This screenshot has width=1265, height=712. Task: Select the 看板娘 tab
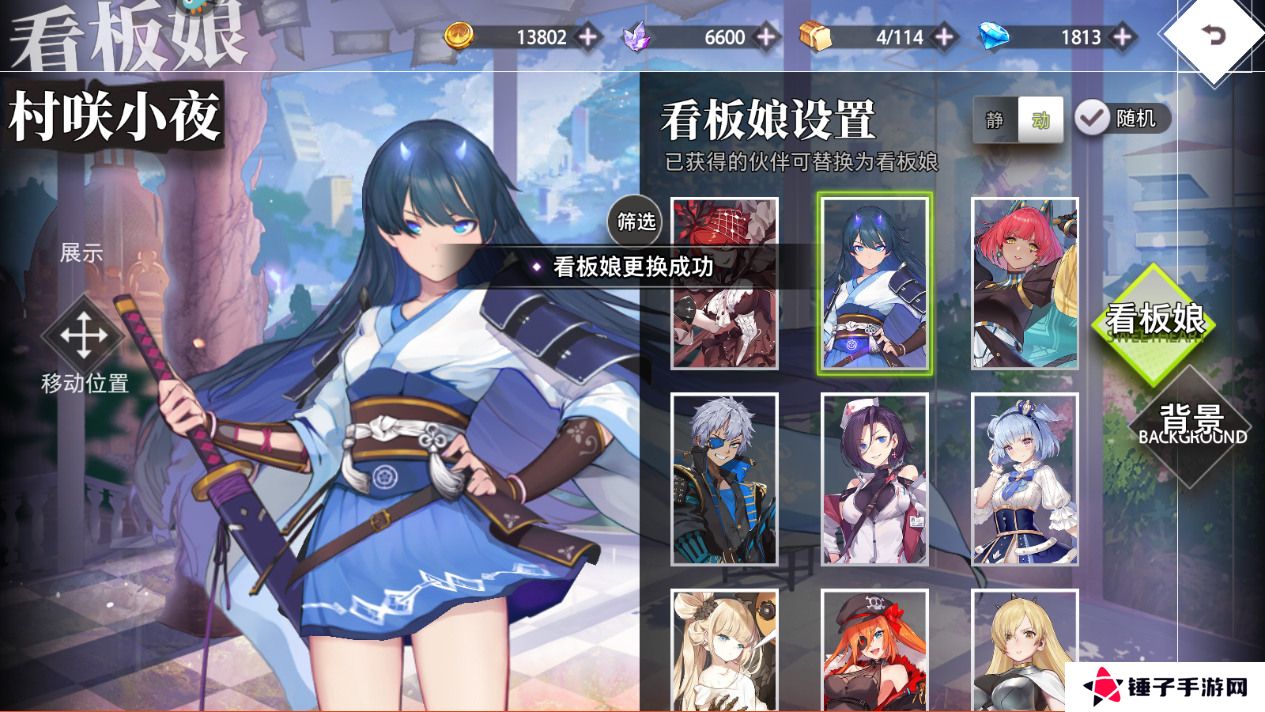point(1154,320)
